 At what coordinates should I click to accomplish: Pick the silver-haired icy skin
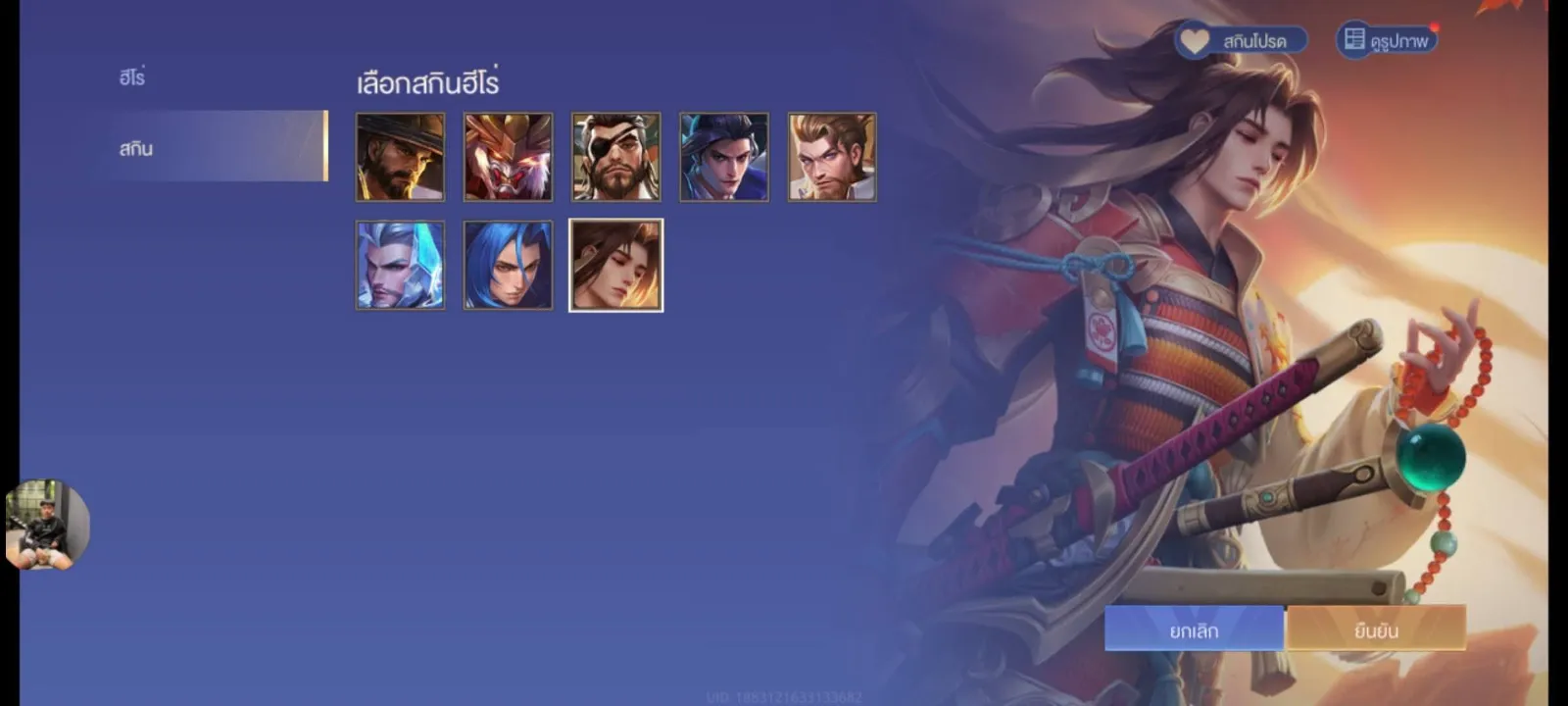(400, 265)
